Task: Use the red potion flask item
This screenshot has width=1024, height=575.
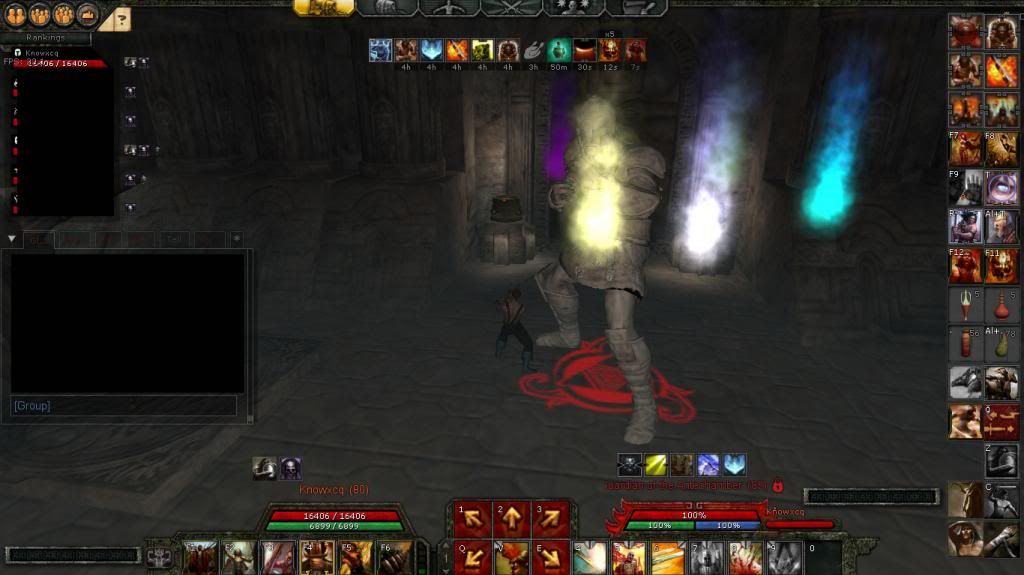Action: pos(1002,304)
